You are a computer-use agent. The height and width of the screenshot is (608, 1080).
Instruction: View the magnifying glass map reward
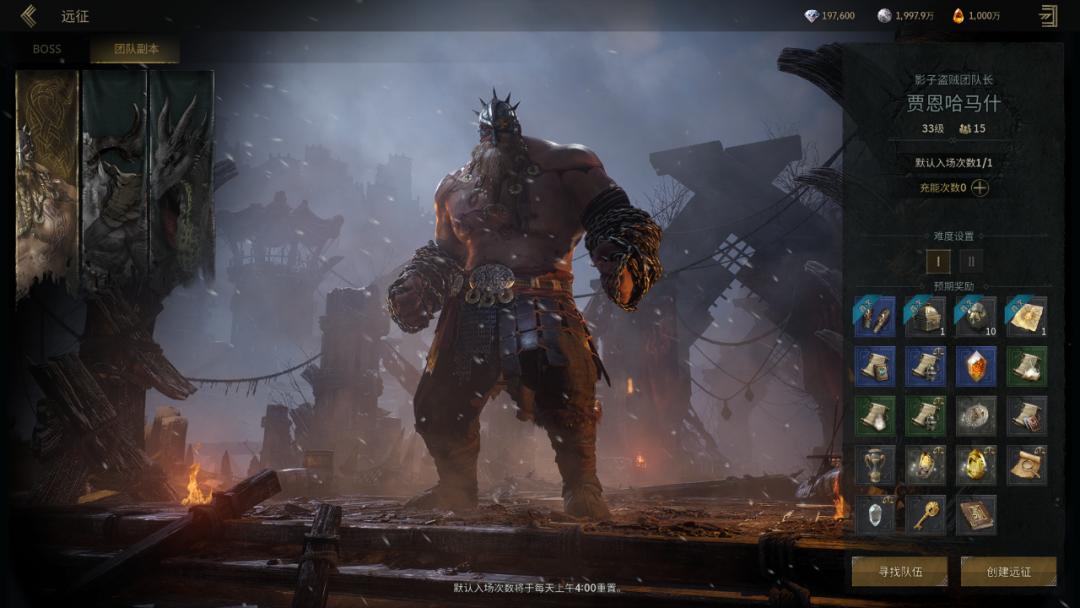pos(1026,465)
